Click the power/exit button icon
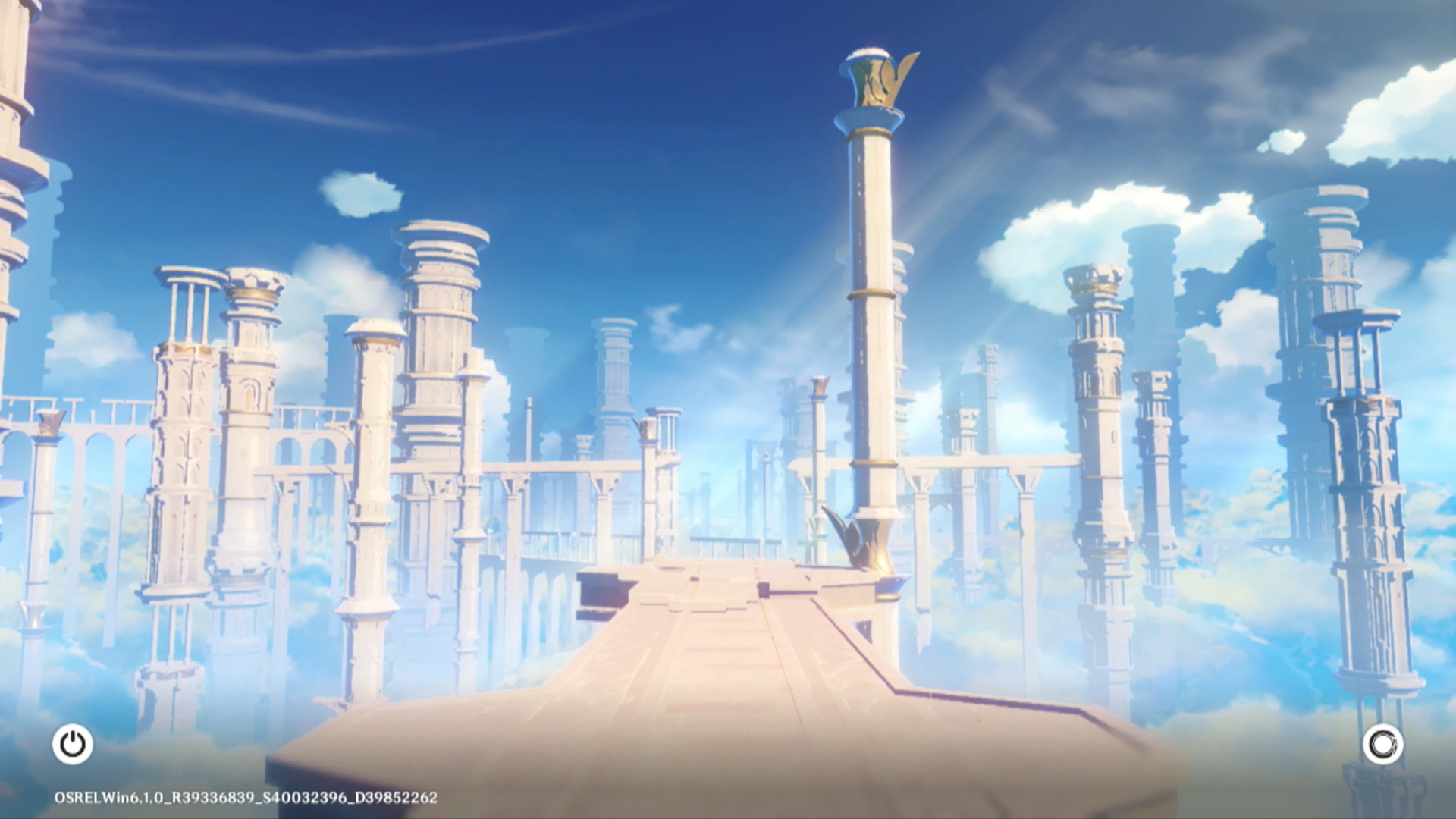 [x=73, y=744]
